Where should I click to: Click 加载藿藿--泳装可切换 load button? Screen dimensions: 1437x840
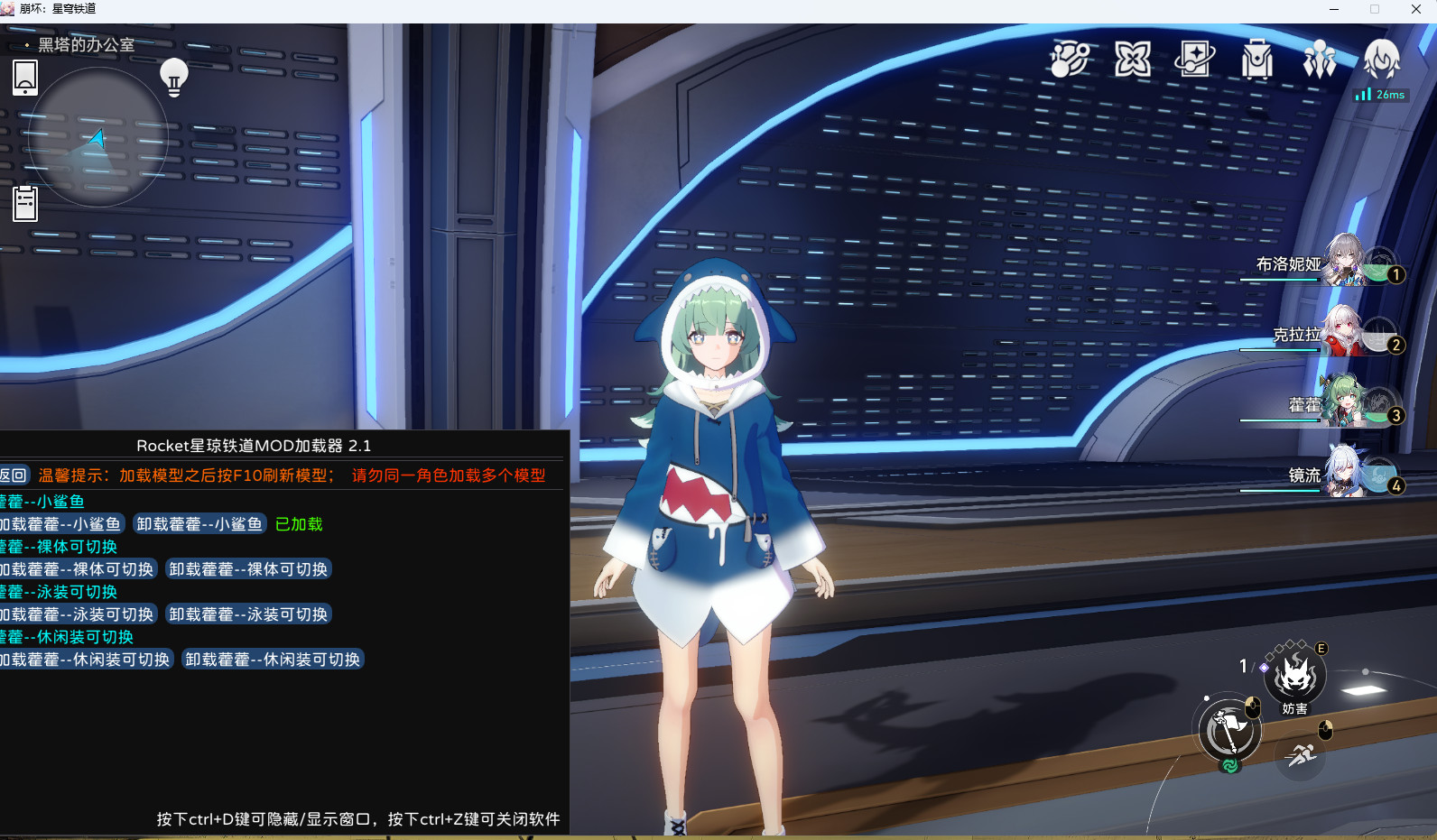[x=77, y=614]
